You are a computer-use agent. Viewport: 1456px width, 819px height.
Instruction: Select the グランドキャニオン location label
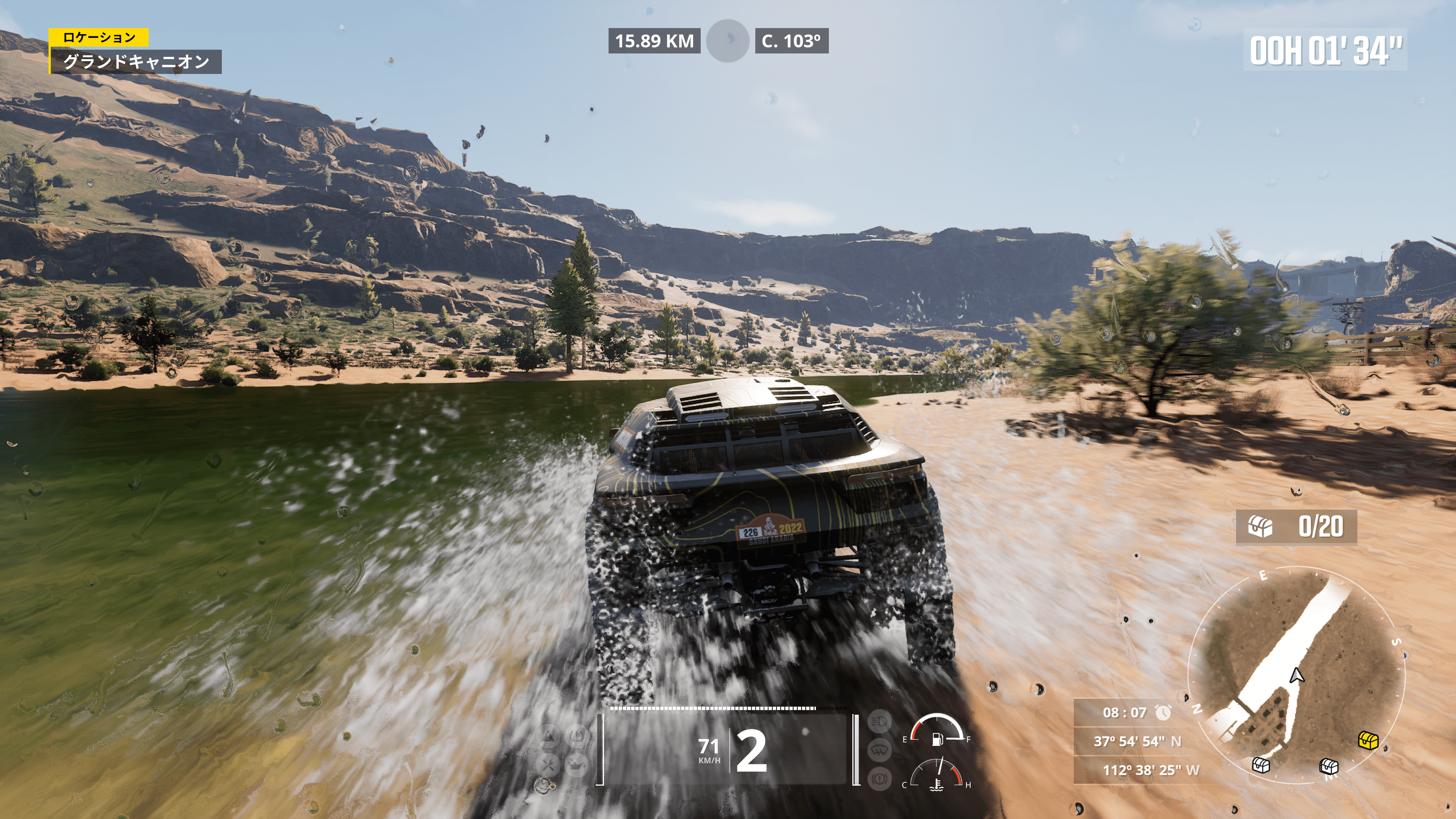[136, 61]
